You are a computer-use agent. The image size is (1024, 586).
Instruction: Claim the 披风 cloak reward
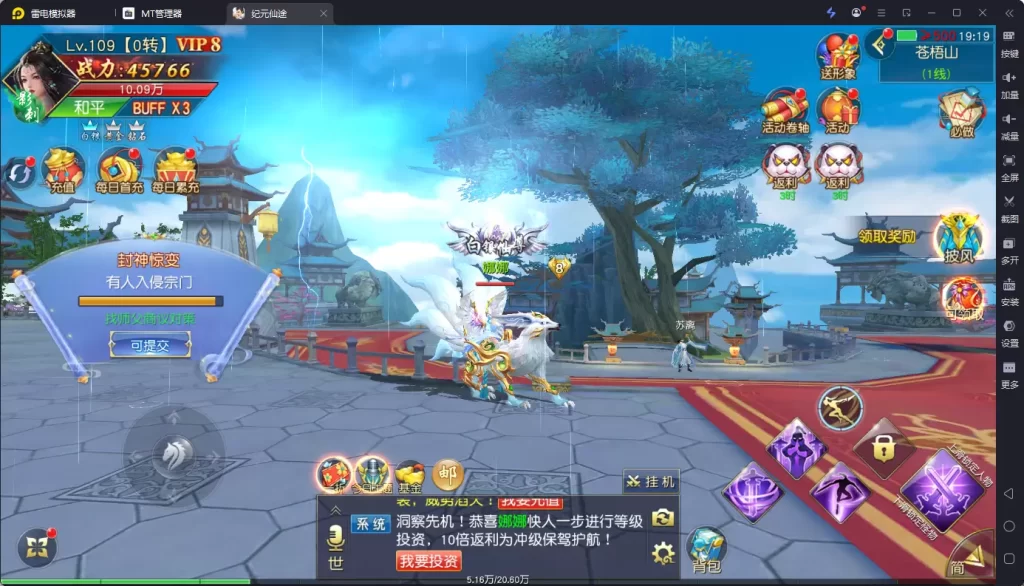tap(958, 238)
